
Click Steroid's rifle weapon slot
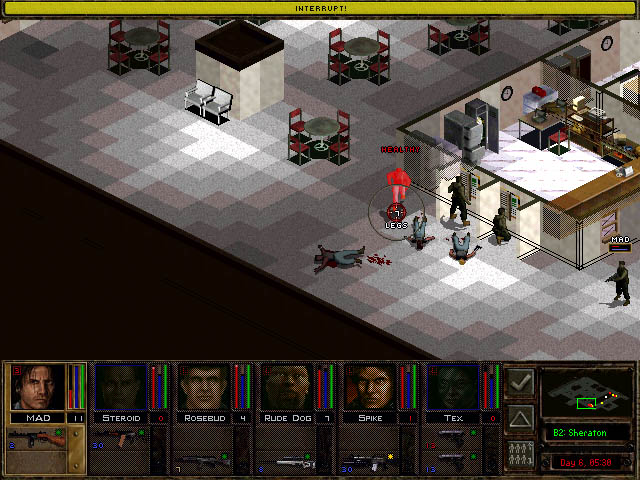pos(121,437)
